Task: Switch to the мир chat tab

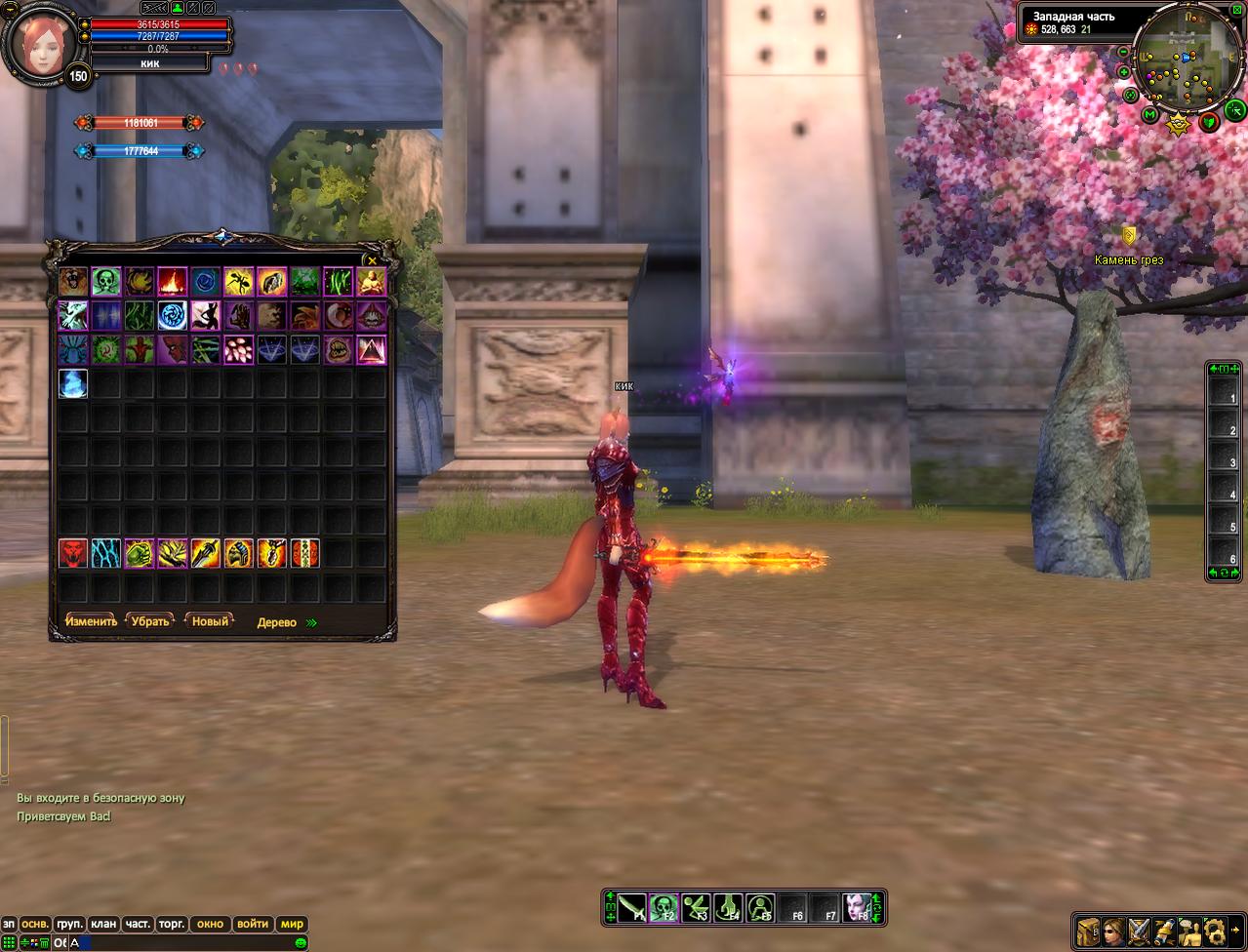Action: [x=292, y=924]
